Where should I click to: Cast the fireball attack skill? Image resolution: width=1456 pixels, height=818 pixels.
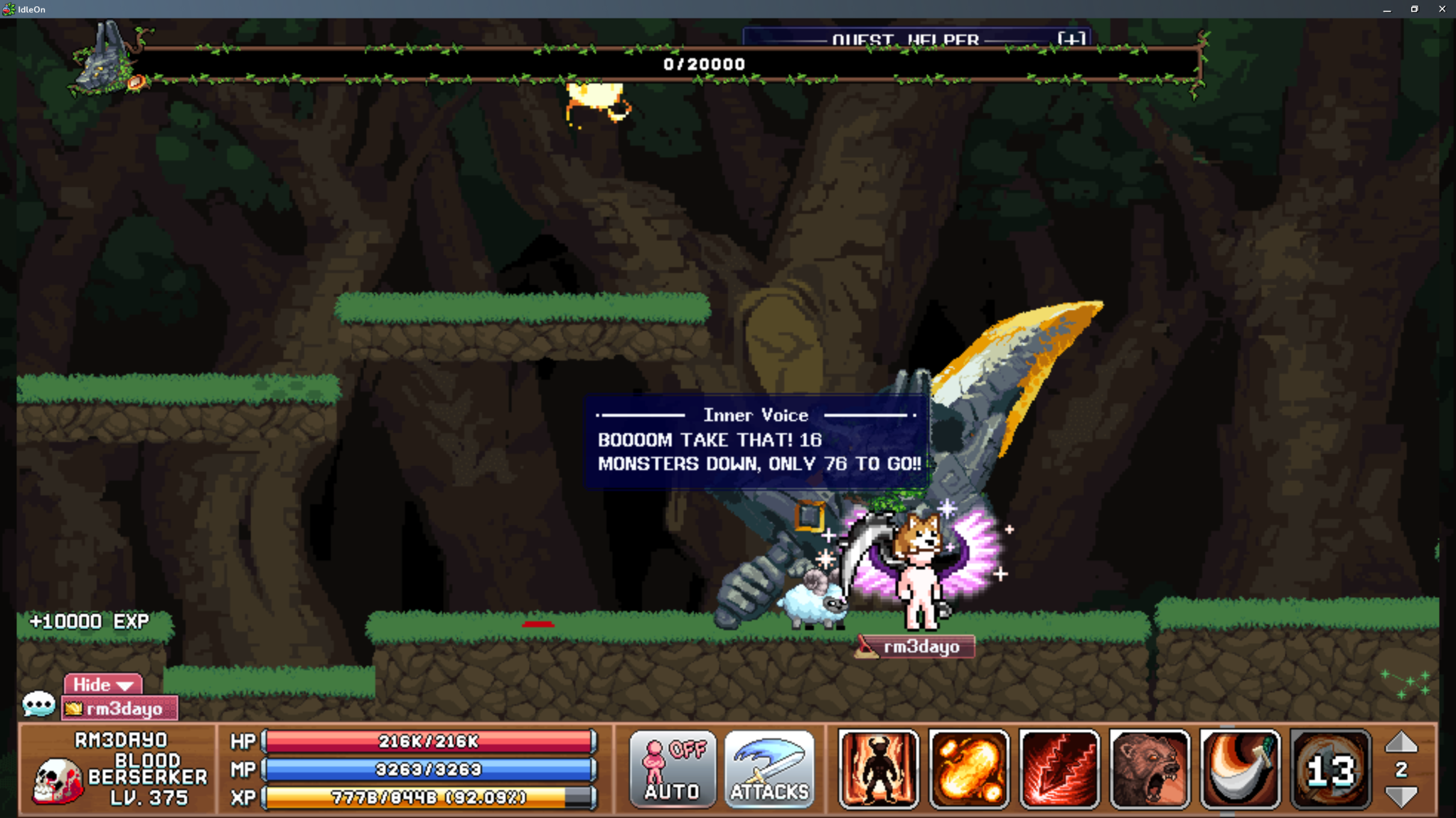pos(970,770)
